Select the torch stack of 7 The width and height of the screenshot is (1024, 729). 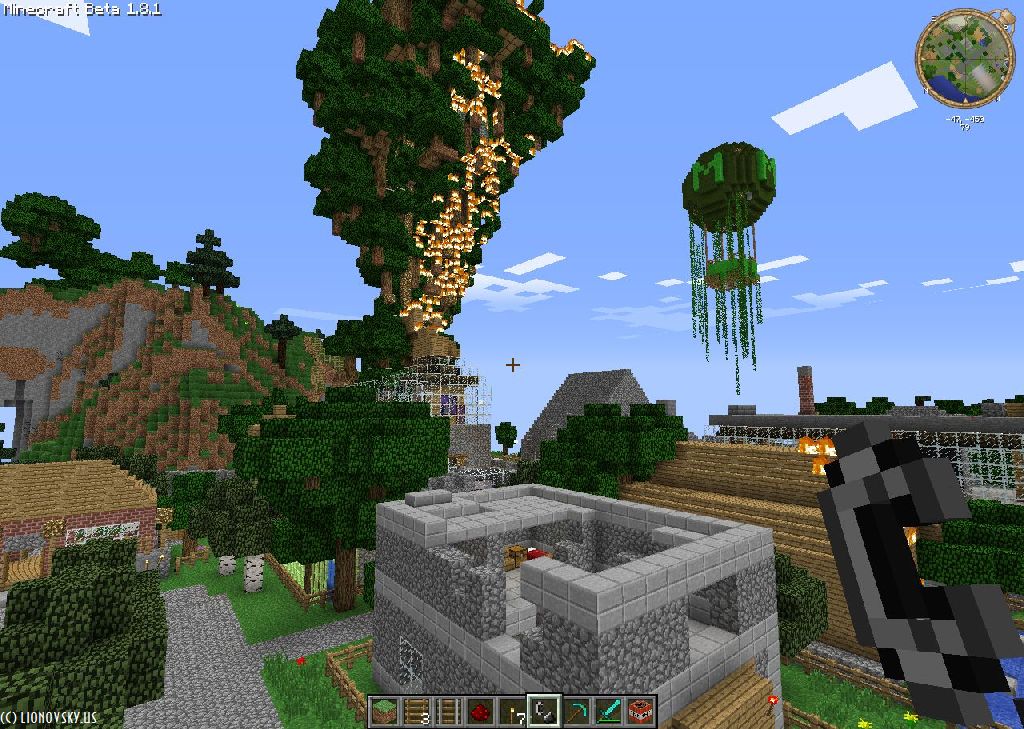512,711
